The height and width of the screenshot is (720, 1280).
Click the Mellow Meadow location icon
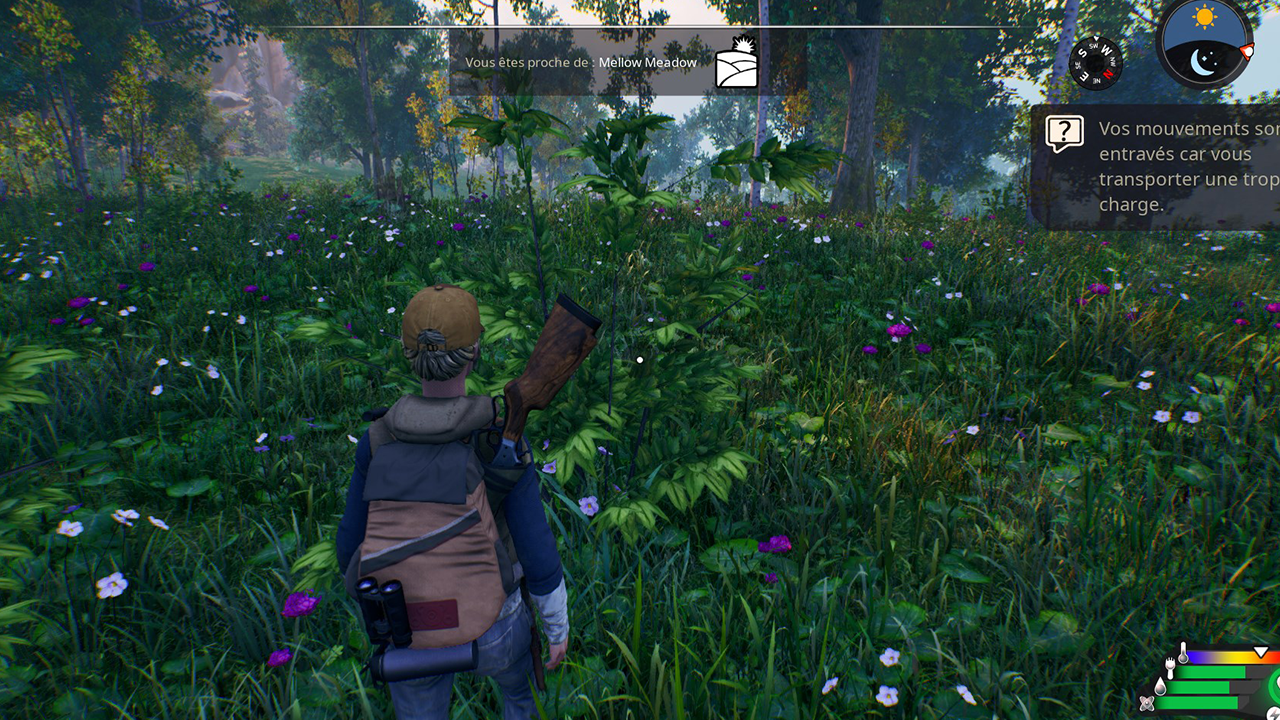736,63
